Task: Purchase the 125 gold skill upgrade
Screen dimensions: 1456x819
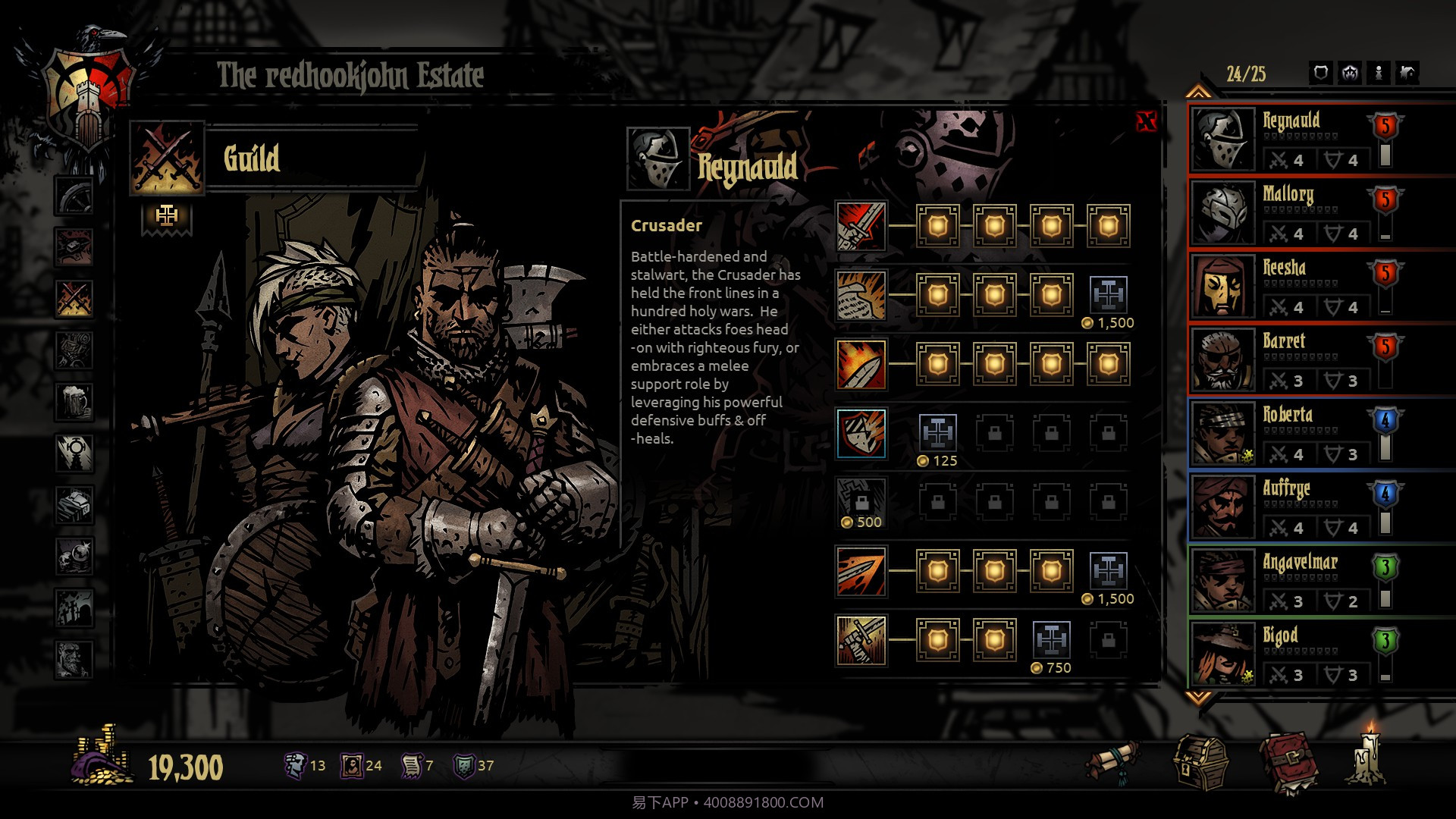Action: point(938,432)
